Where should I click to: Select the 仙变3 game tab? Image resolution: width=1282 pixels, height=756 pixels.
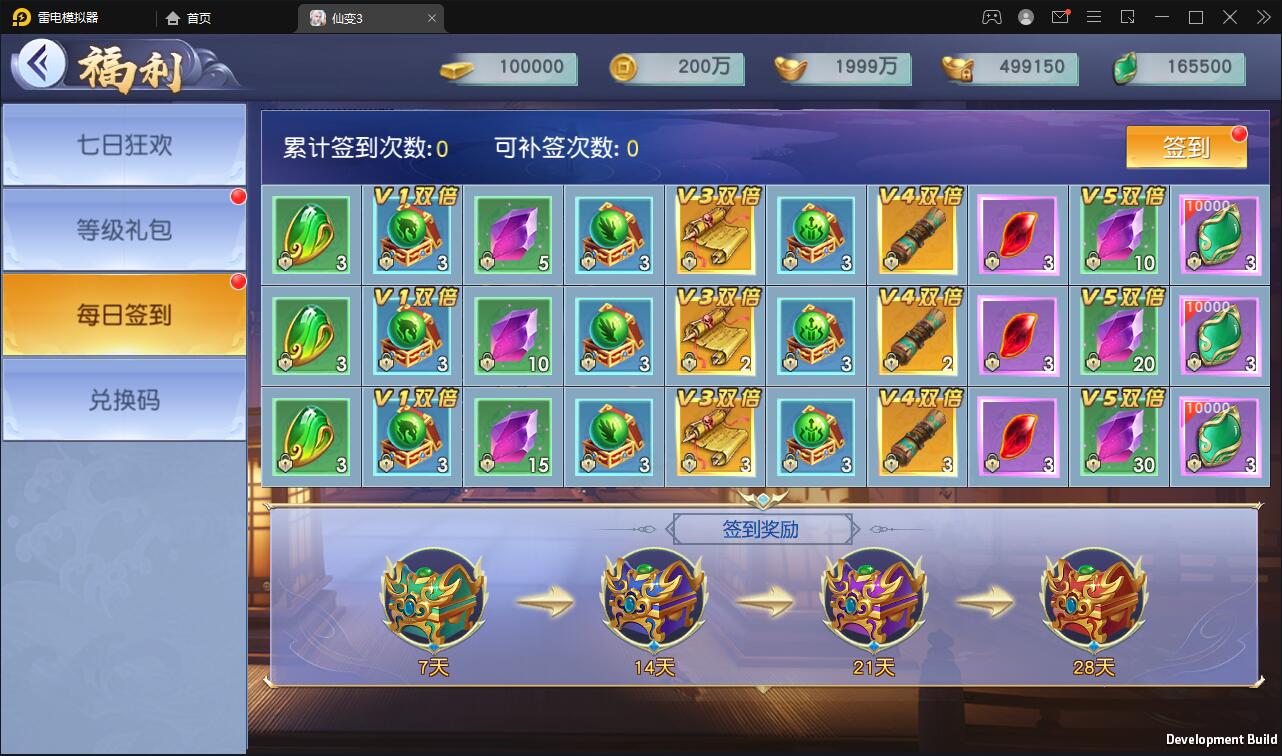pyautogui.click(x=362, y=17)
